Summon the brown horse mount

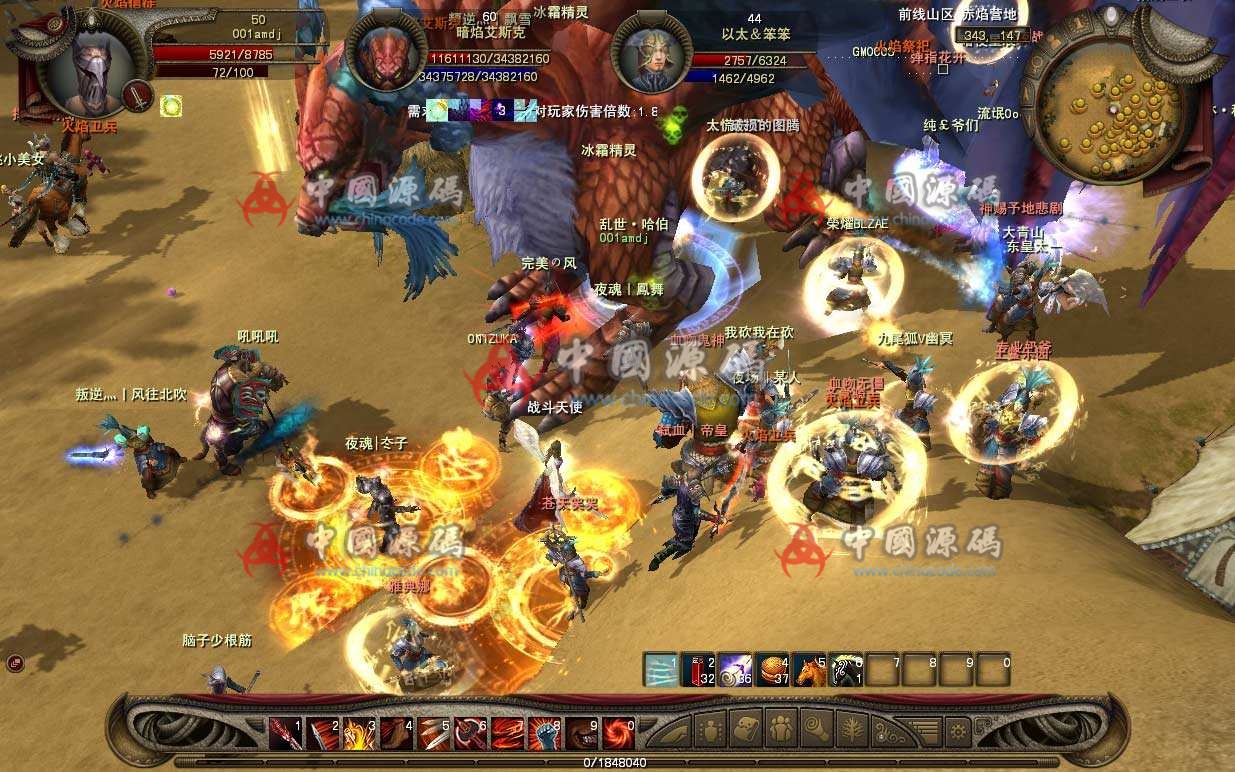coord(810,669)
